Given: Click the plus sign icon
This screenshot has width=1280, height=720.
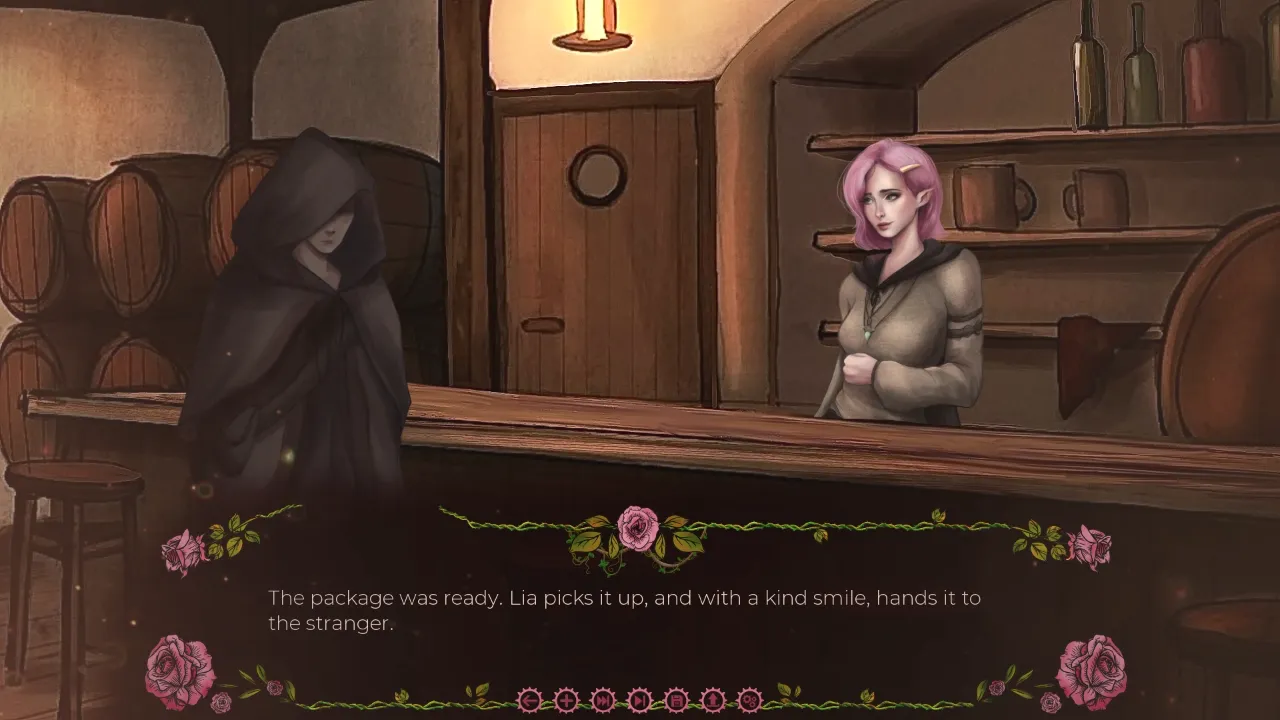Looking at the screenshot, I should (x=566, y=700).
